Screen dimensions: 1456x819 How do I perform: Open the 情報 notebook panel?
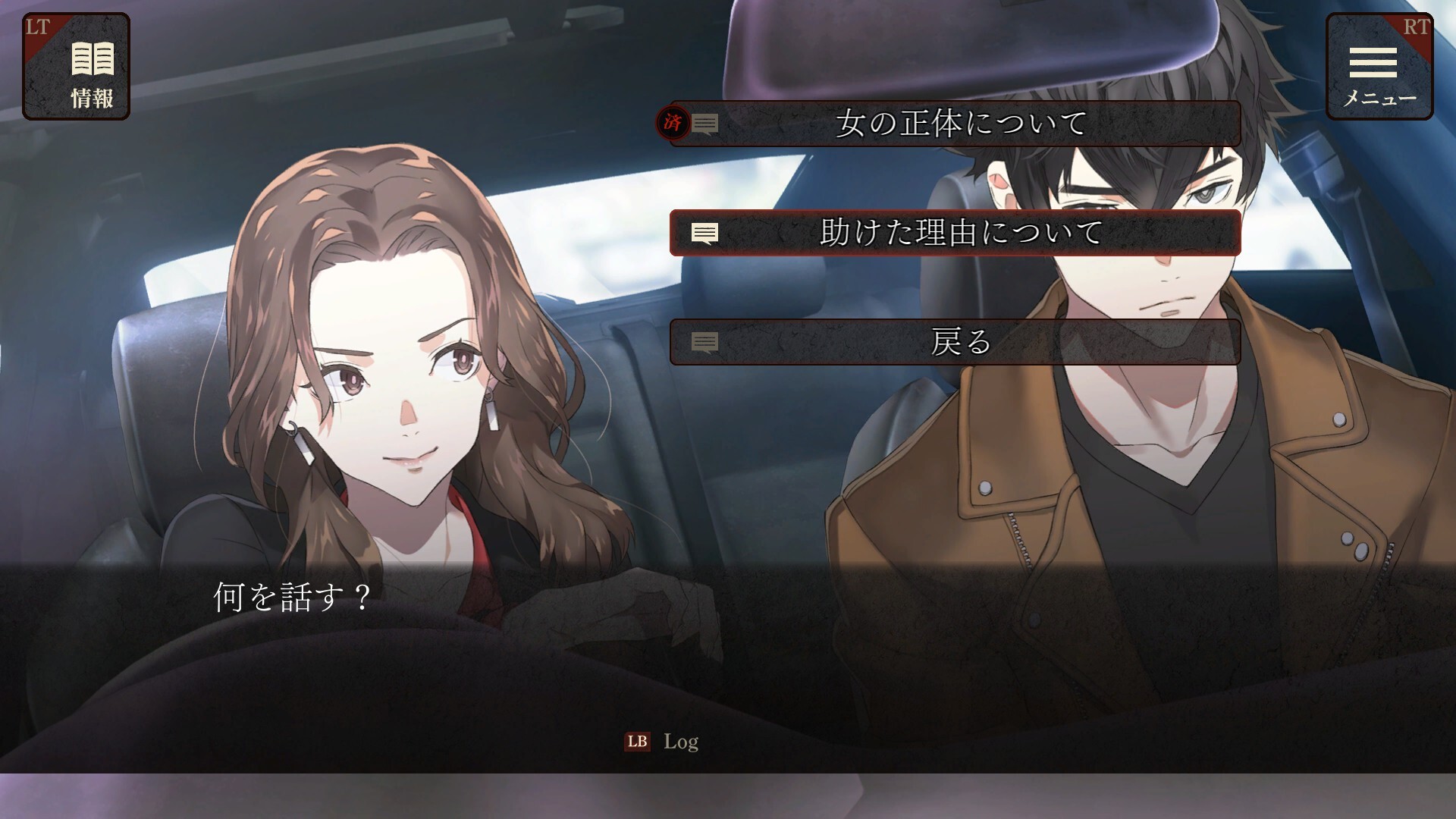[77, 67]
